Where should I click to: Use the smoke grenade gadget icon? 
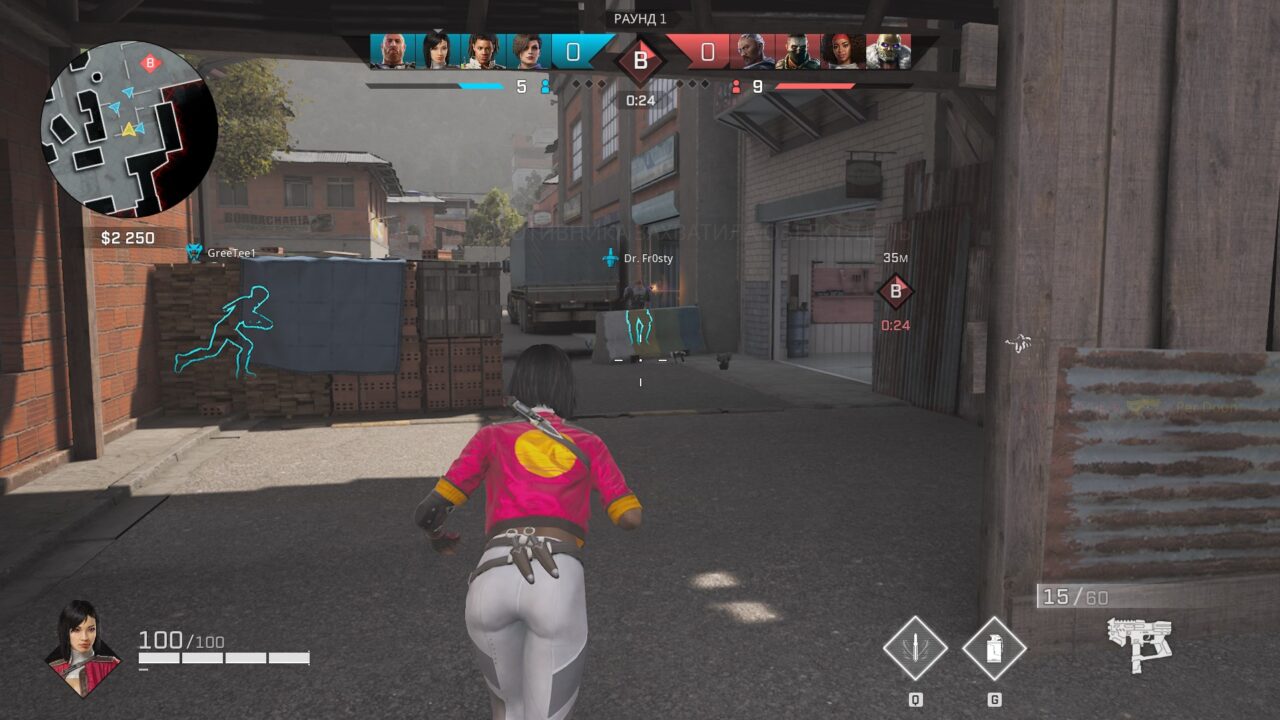pyautogui.click(x=994, y=648)
